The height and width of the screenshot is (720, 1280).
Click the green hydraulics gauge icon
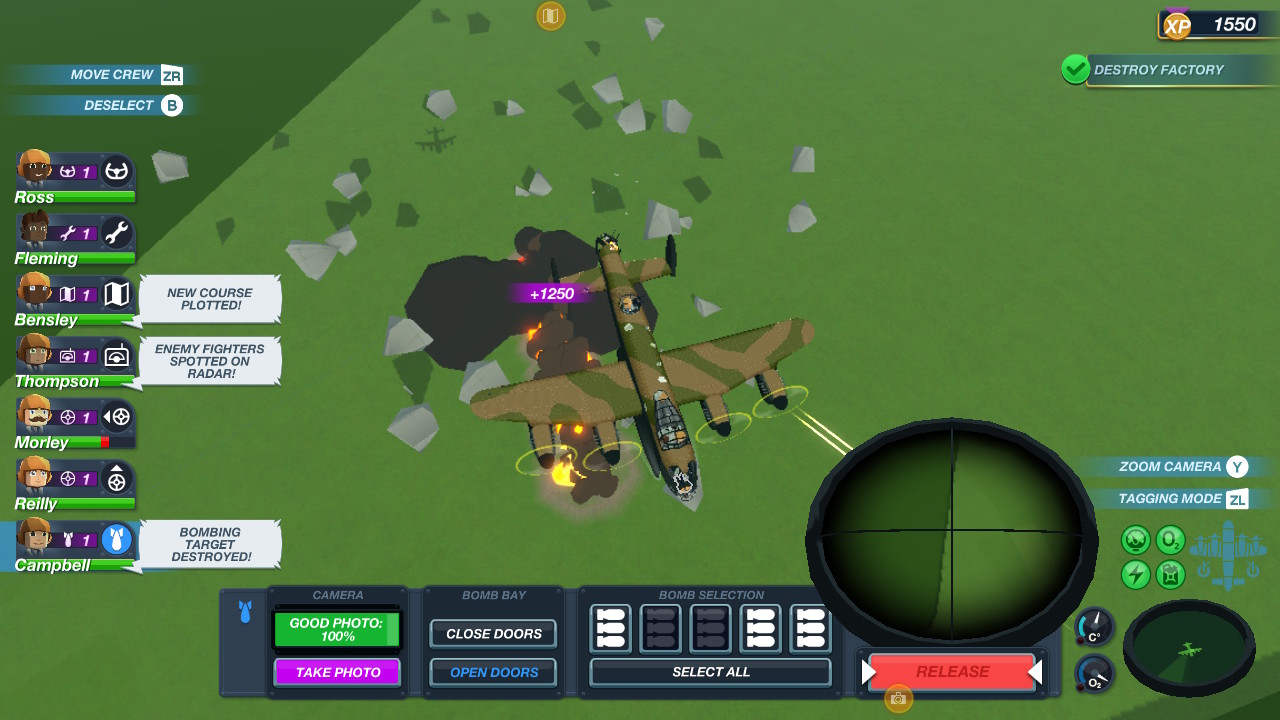(x=1136, y=540)
